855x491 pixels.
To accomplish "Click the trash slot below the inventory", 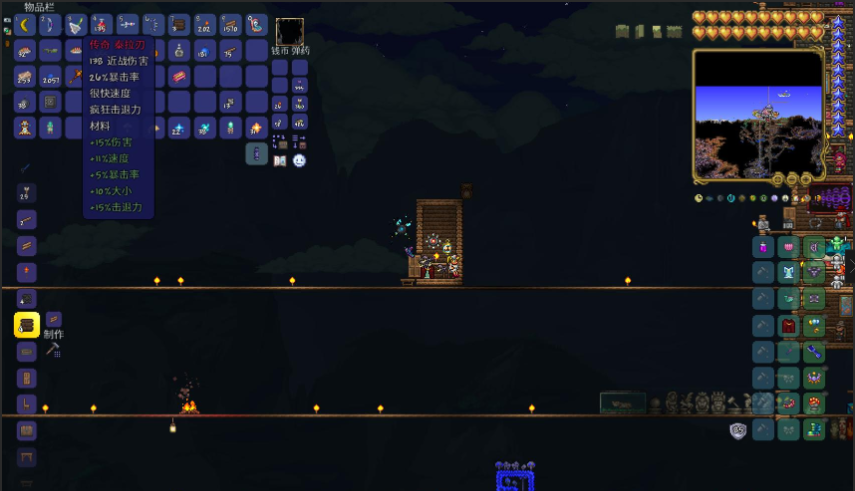I will [x=257, y=154].
